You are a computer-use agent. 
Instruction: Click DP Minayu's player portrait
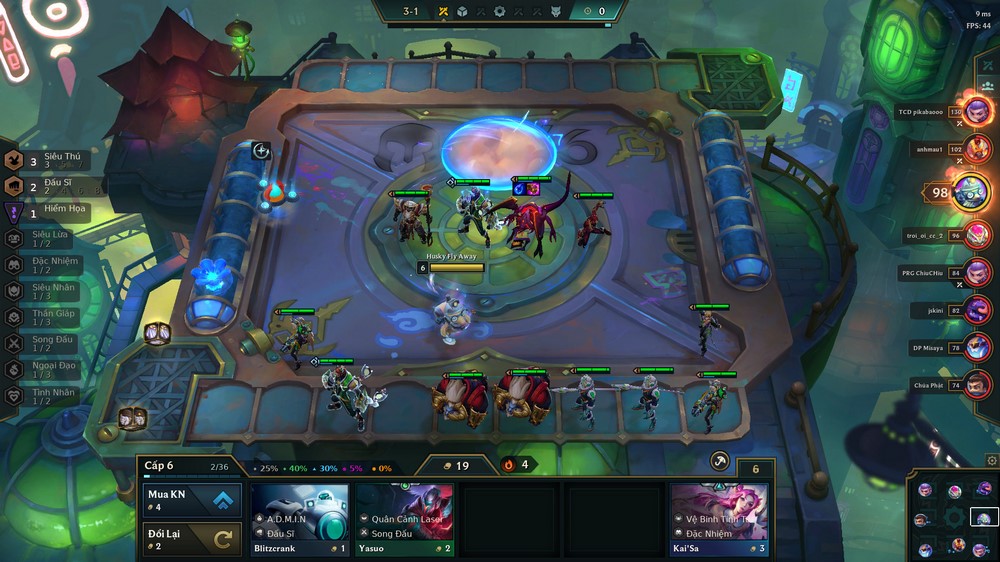[978, 347]
